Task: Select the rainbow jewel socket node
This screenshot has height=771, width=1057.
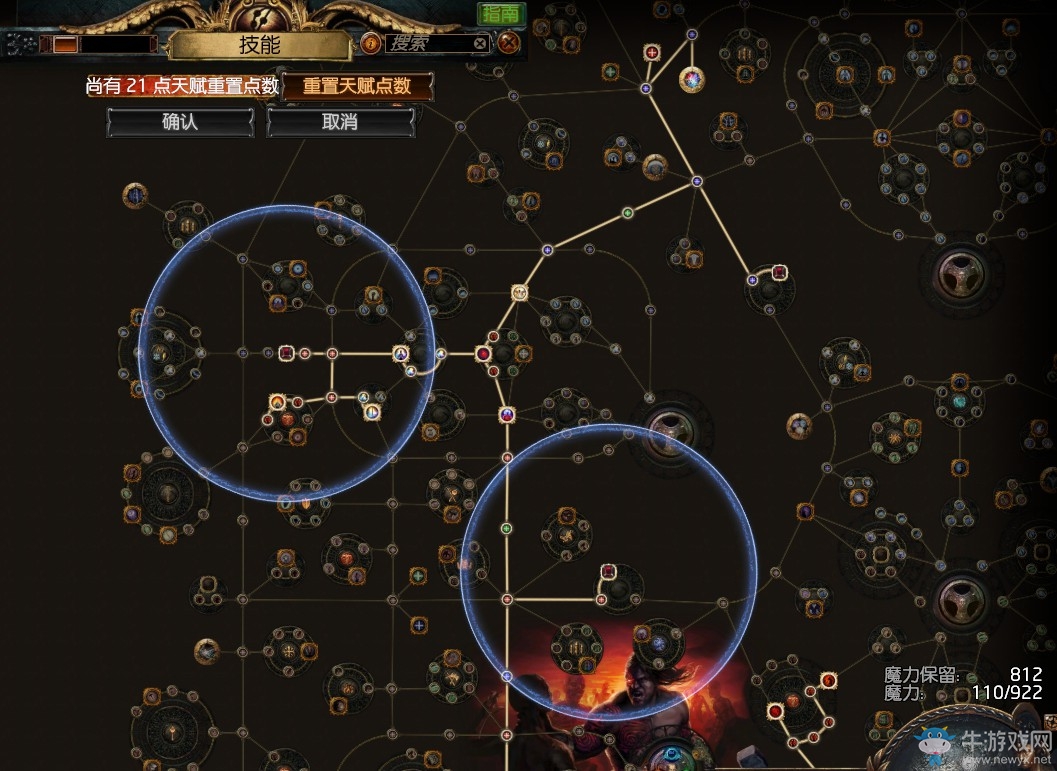Action: (x=692, y=79)
